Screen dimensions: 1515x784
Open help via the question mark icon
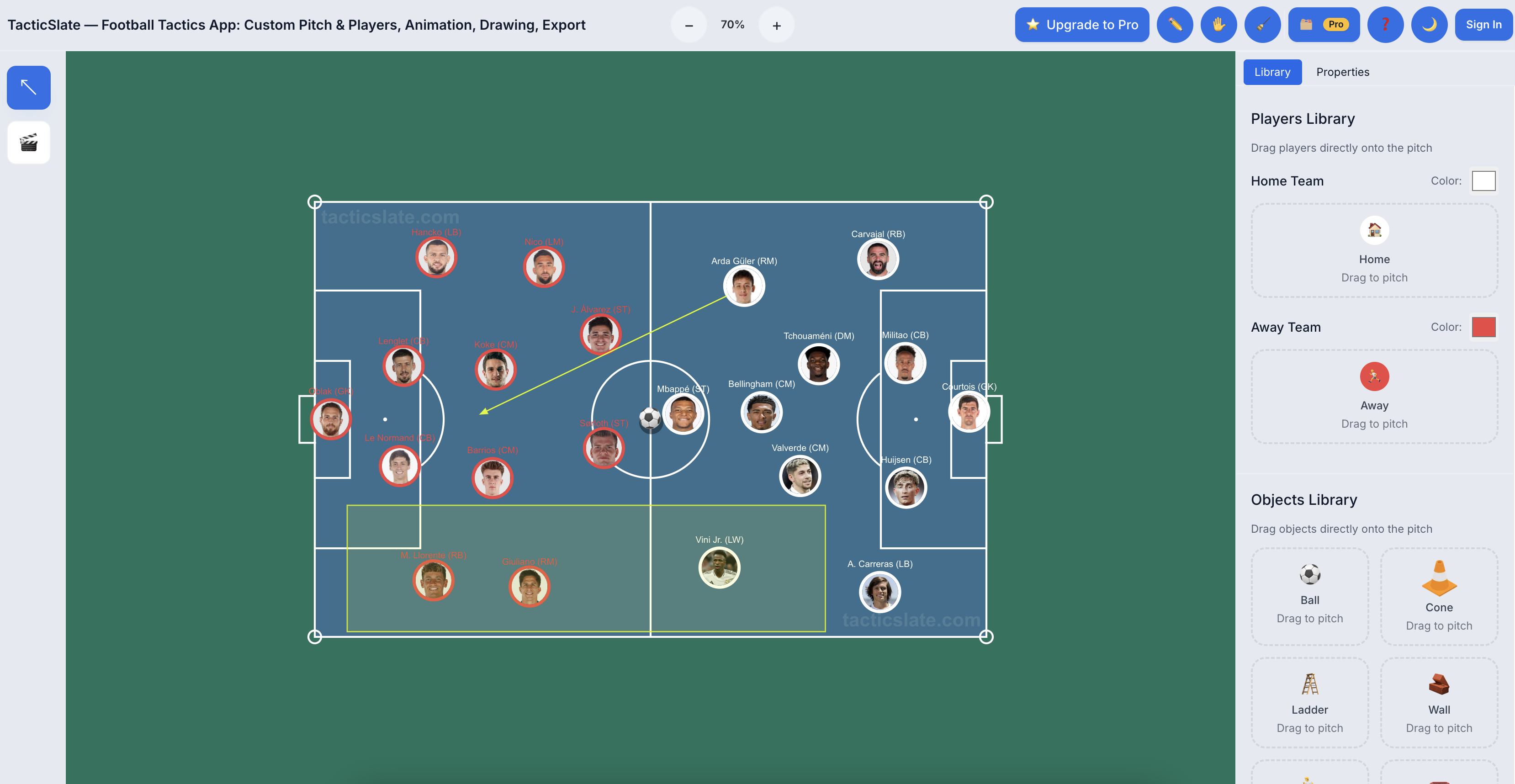point(1386,24)
